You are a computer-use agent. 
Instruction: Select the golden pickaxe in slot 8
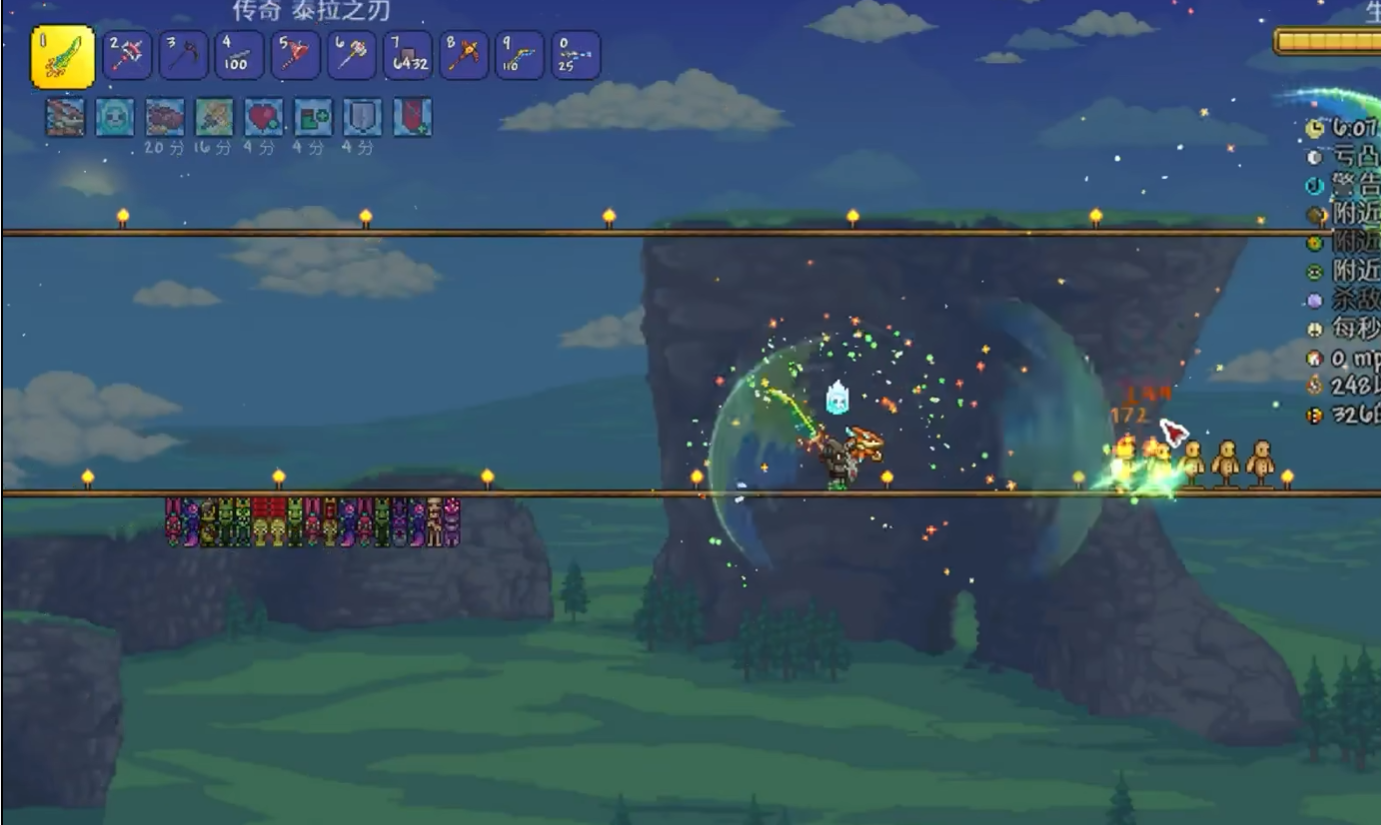point(463,56)
